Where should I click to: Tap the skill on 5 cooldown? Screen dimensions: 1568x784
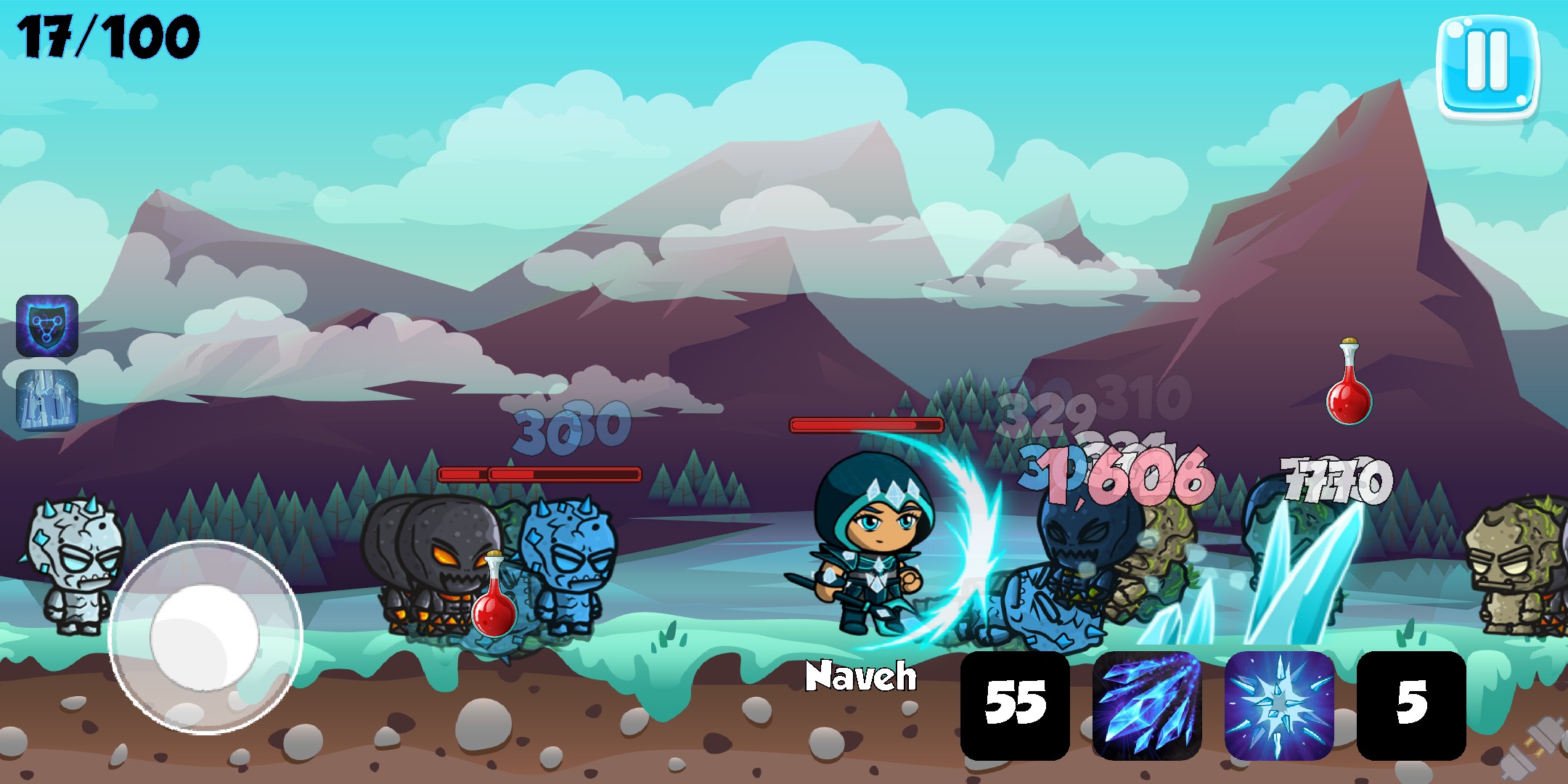1411,706
